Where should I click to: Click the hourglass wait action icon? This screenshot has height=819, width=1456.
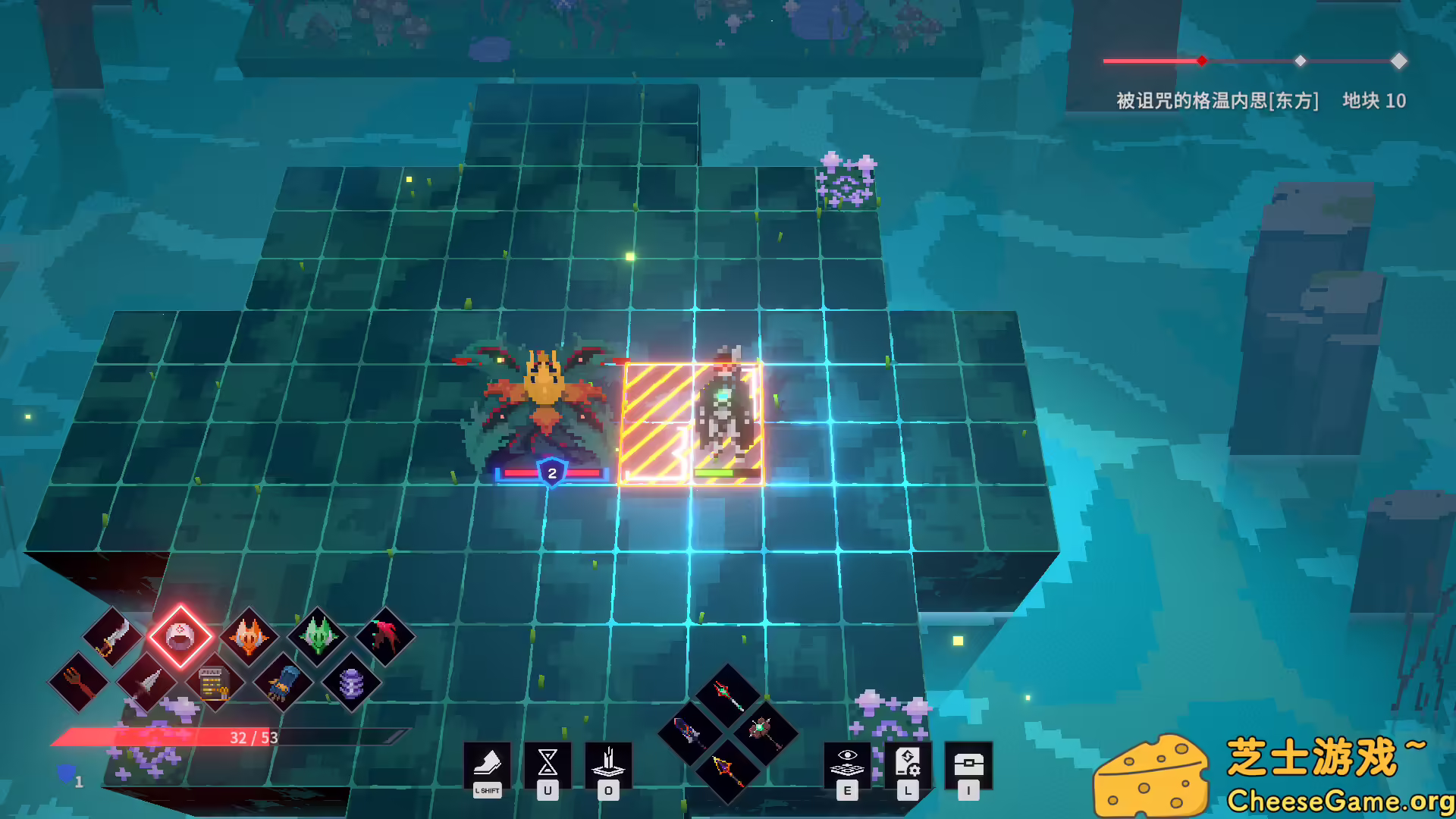coord(548,762)
